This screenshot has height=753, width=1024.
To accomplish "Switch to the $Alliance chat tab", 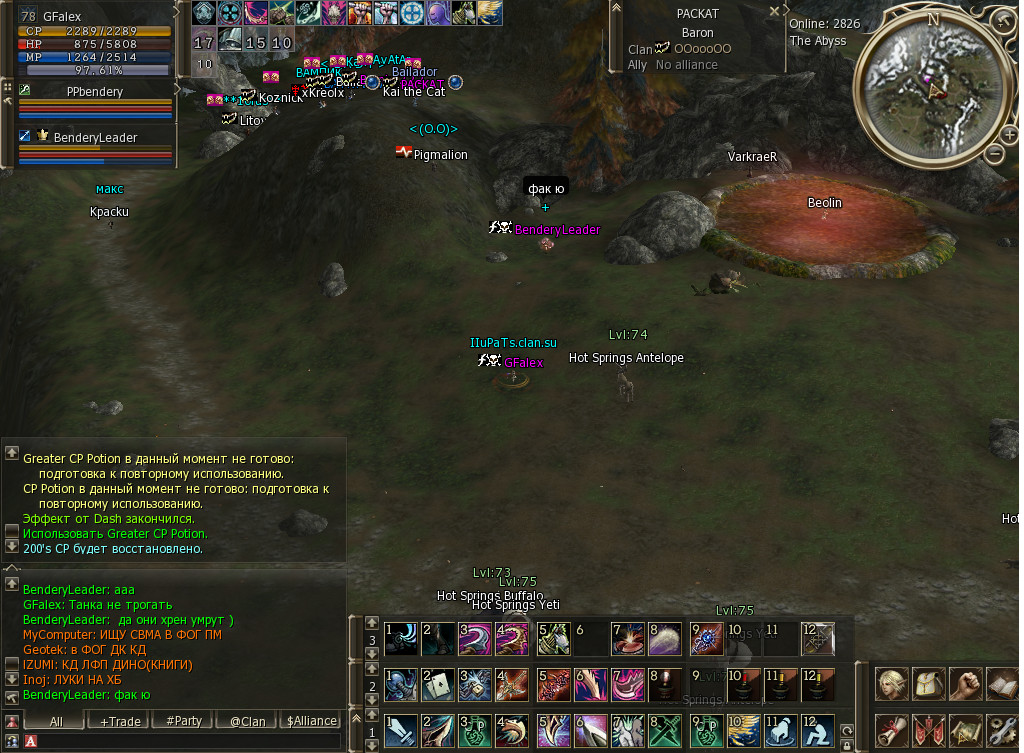I will (311, 721).
